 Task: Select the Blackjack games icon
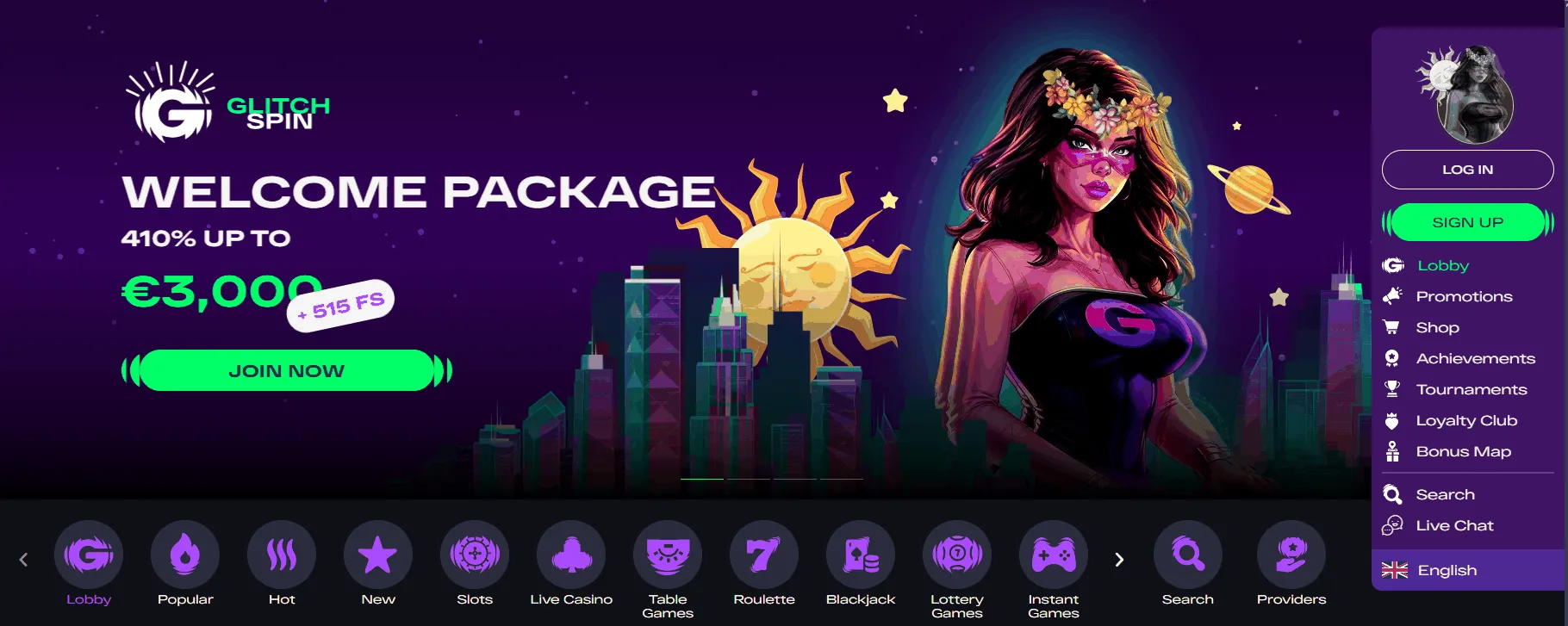860,555
